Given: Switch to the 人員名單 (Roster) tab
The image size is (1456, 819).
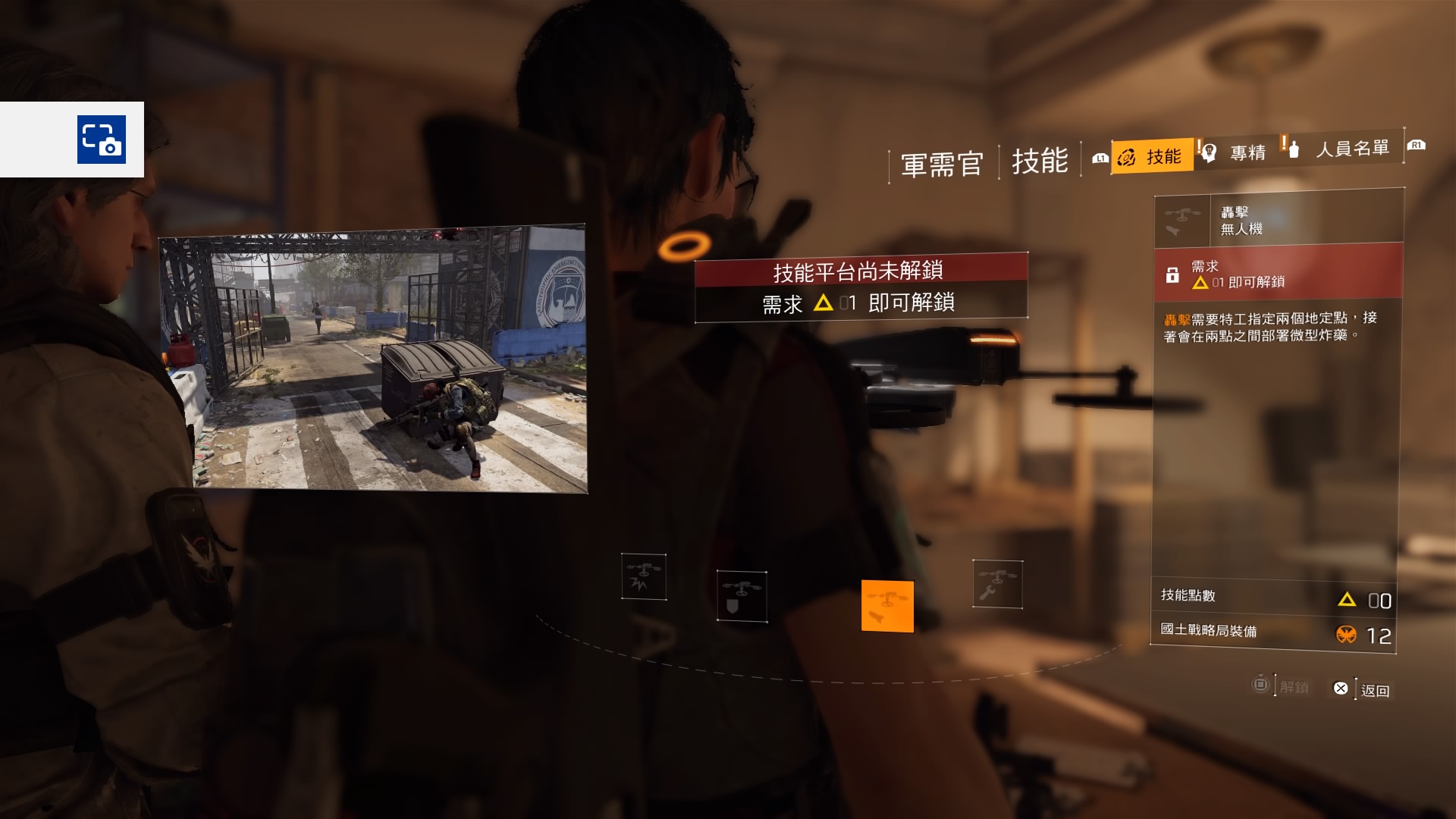Looking at the screenshot, I should coord(1343,149).
